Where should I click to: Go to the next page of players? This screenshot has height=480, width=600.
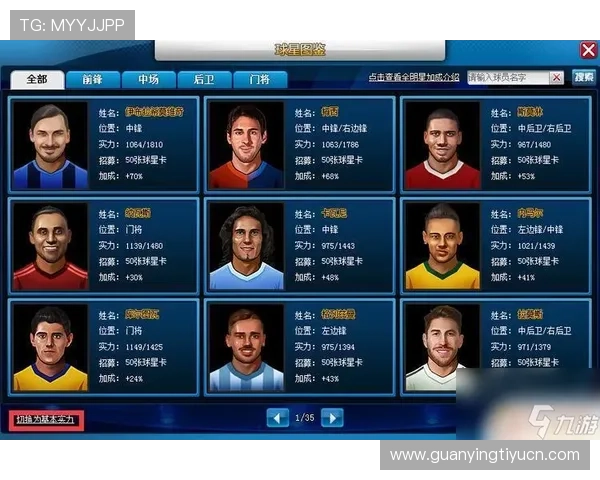332,418
